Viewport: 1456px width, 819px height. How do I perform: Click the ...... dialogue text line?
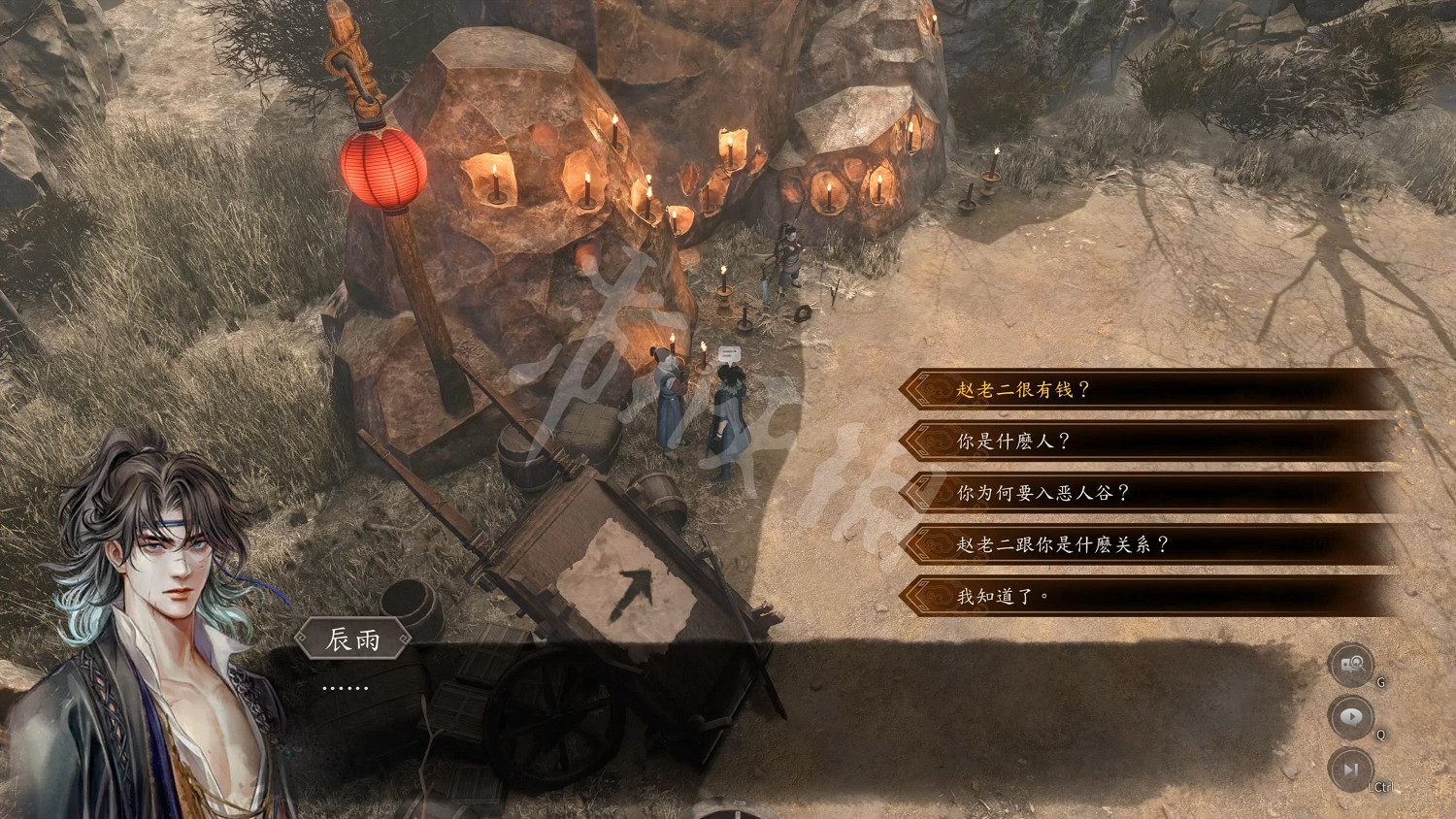tap(345, 686)
